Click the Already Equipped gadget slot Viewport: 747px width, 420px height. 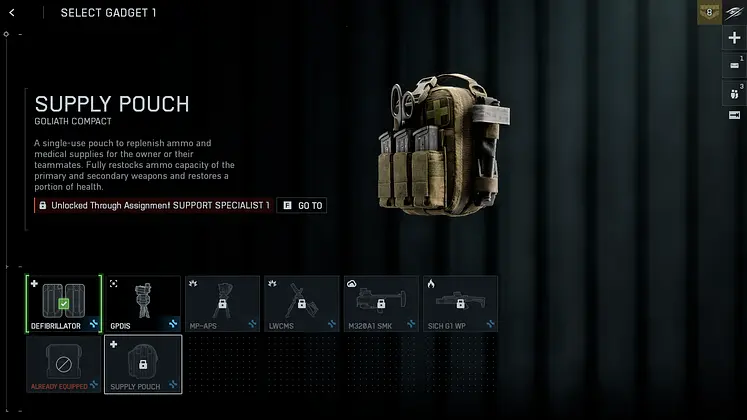64,363
